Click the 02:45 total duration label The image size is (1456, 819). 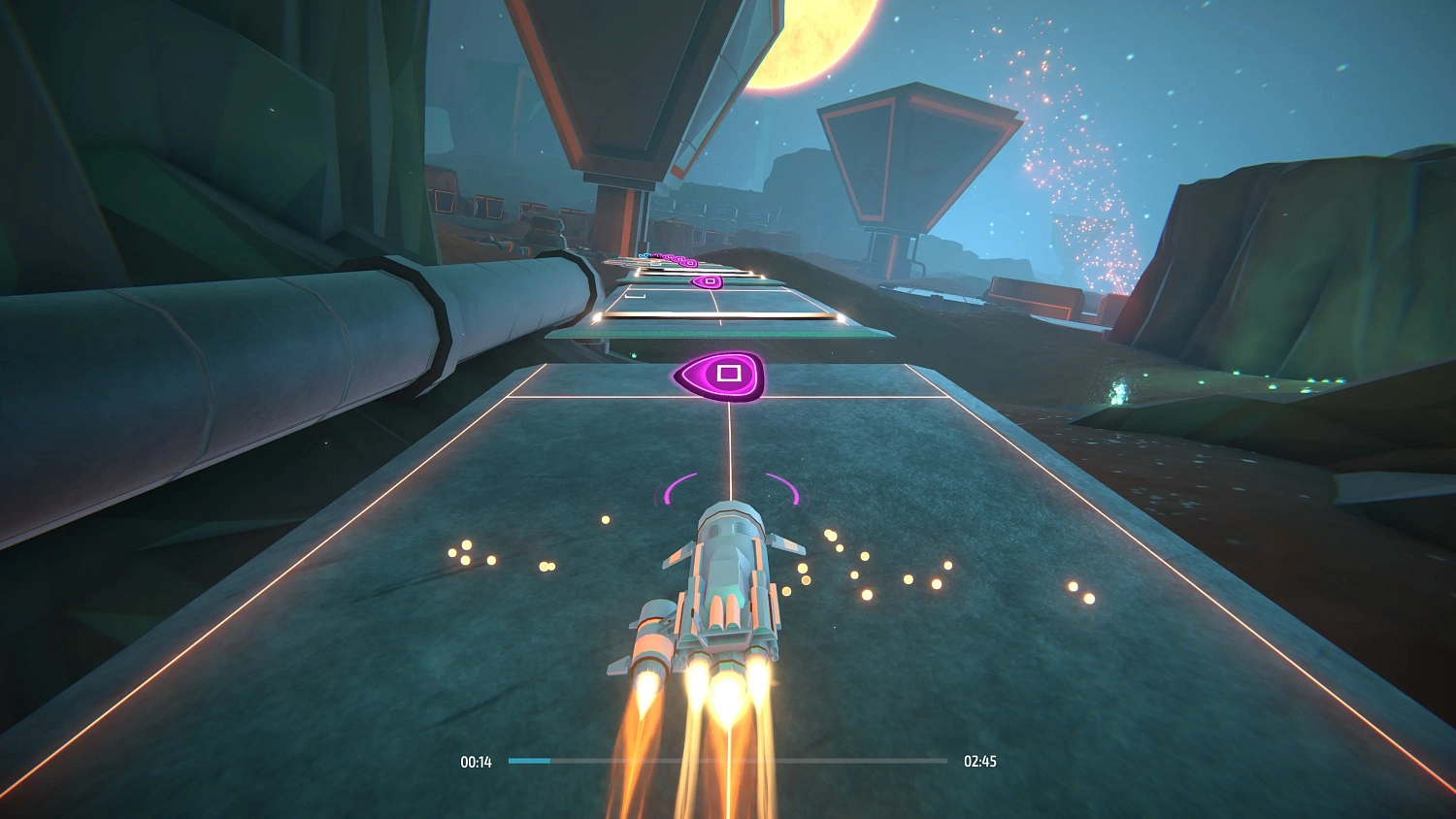pos(980,762)
